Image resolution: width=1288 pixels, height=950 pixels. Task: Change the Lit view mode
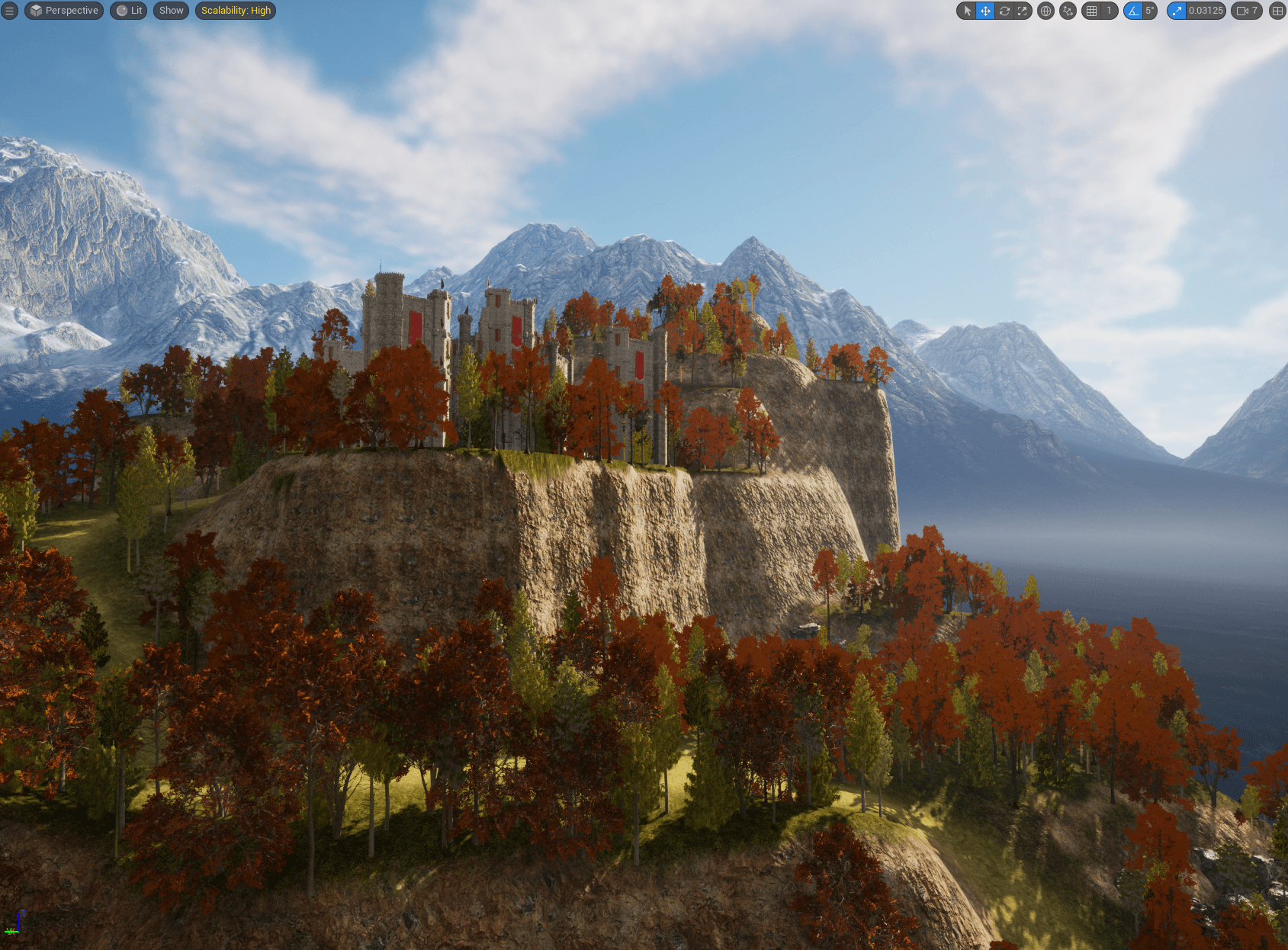pyautogui.click(x=130, y=11)
